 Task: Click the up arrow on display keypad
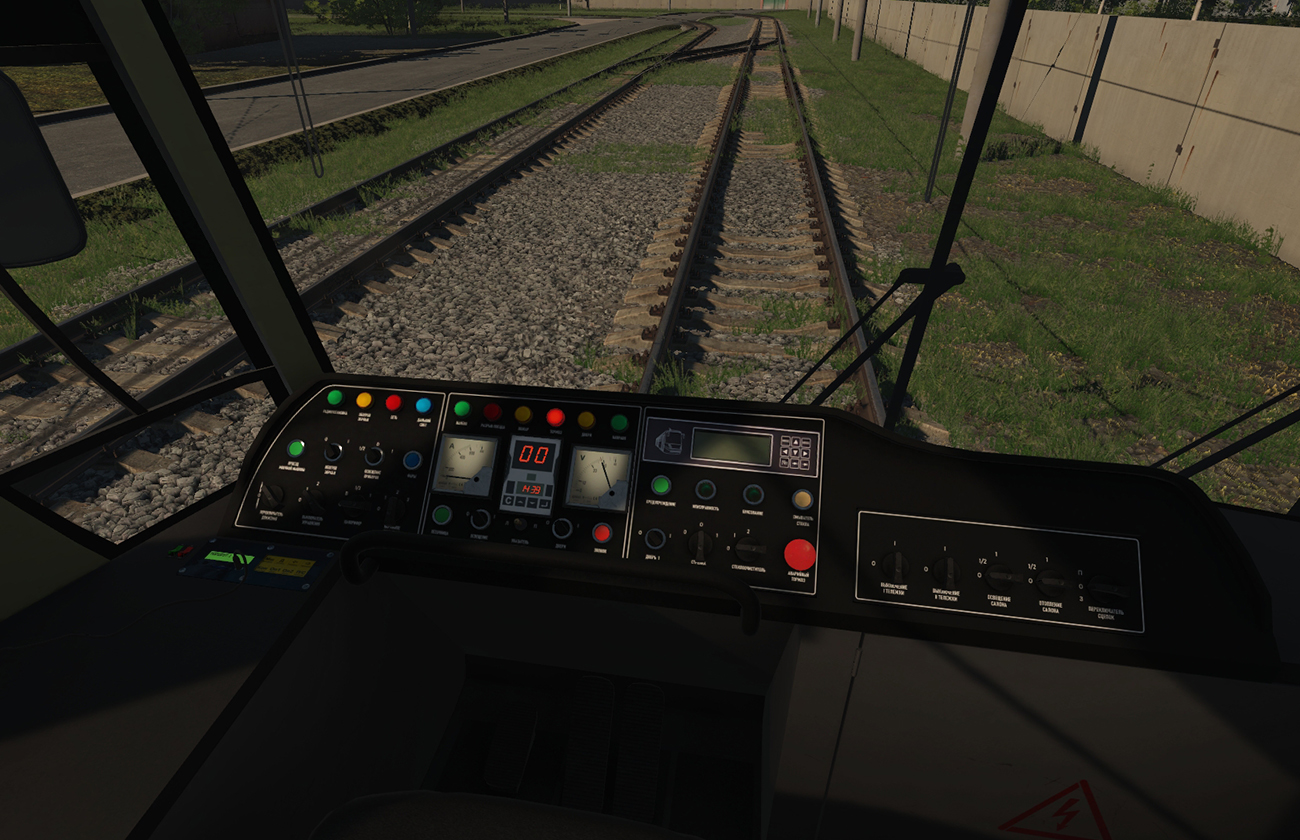point(797,442)
